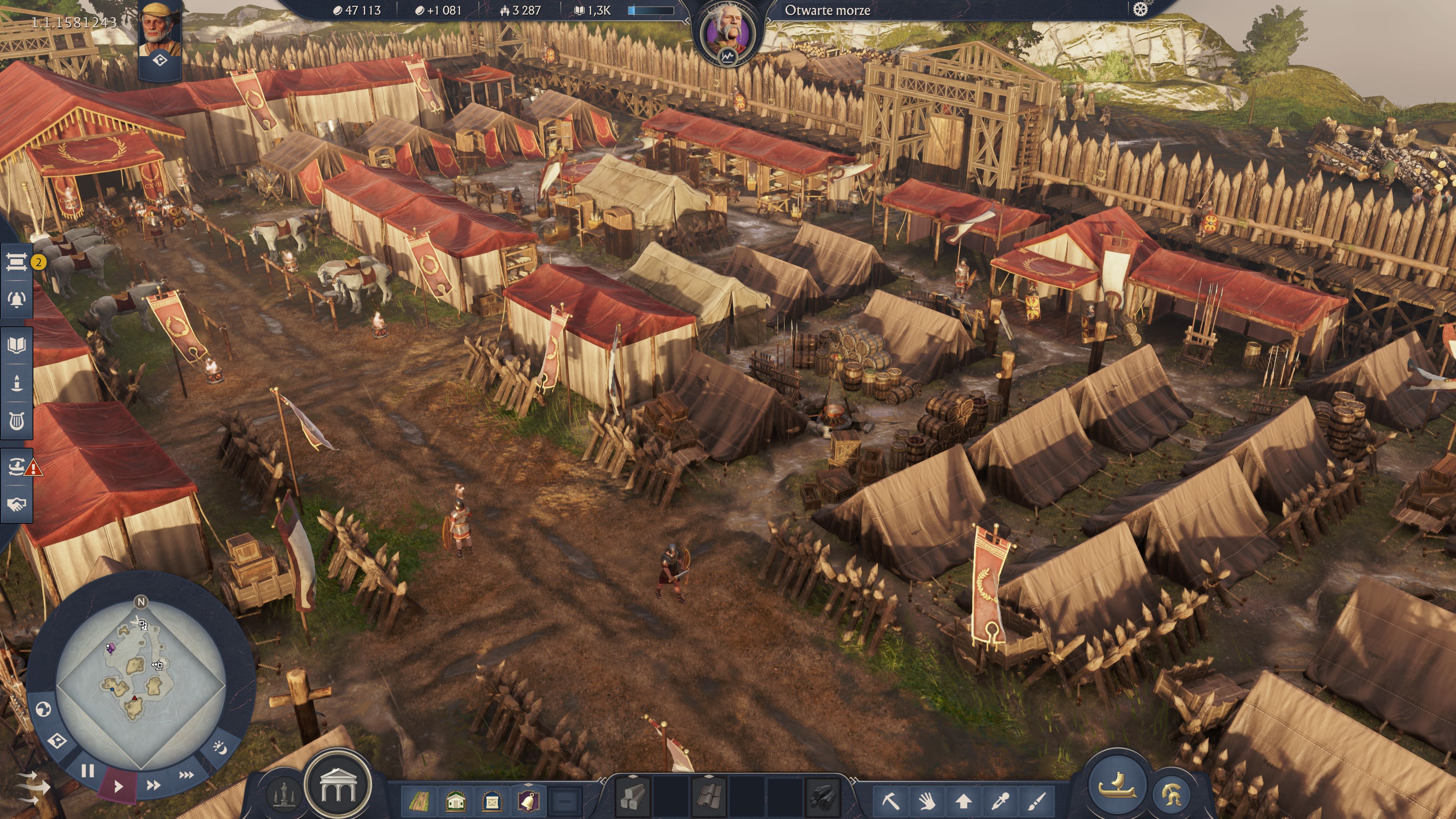Toggle the day-night cycle button
This screenshot has width=1456, height=819.
coord(220,748)
